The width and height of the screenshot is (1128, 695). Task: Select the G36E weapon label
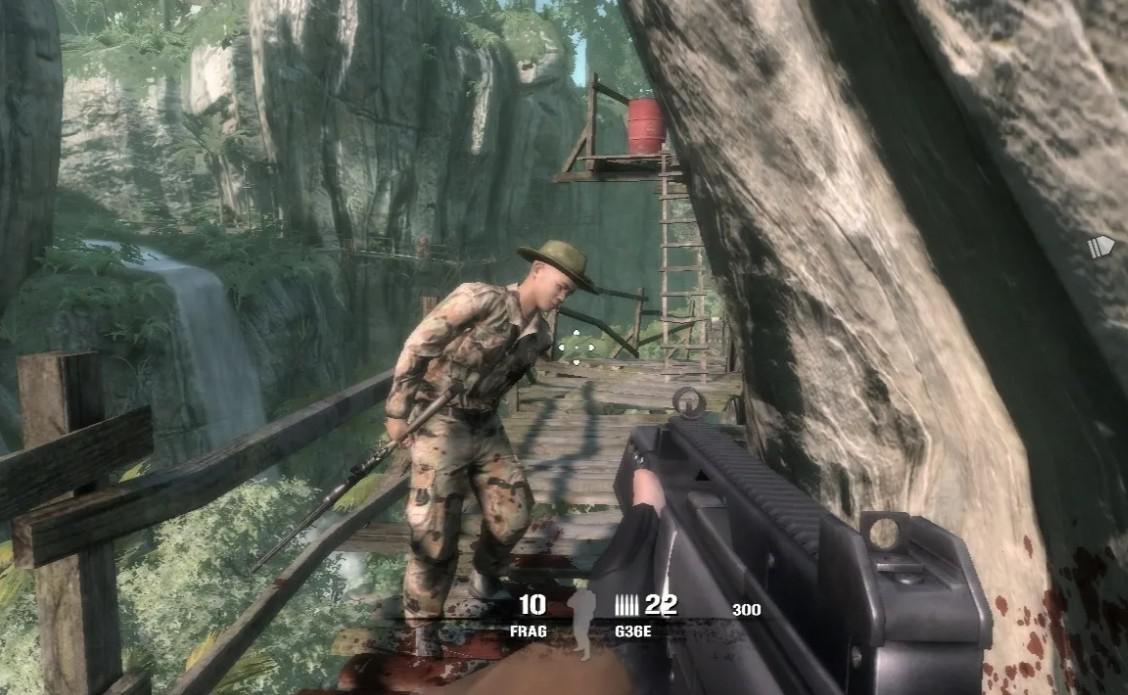click(x=634, y=632)
